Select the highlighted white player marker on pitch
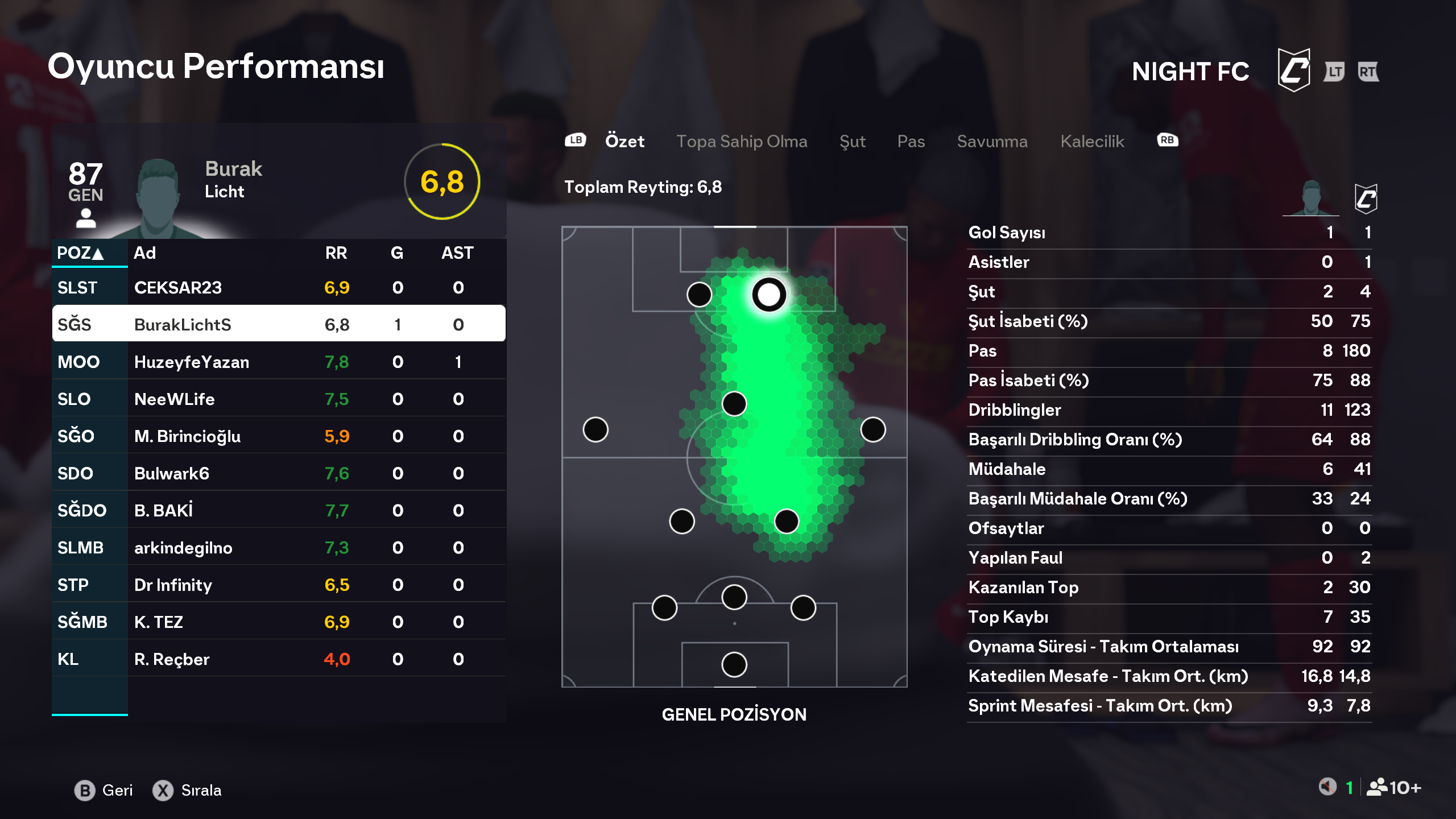Viewport: 1456px width, 819px height. pyautogui.click(x=769, y=295)
